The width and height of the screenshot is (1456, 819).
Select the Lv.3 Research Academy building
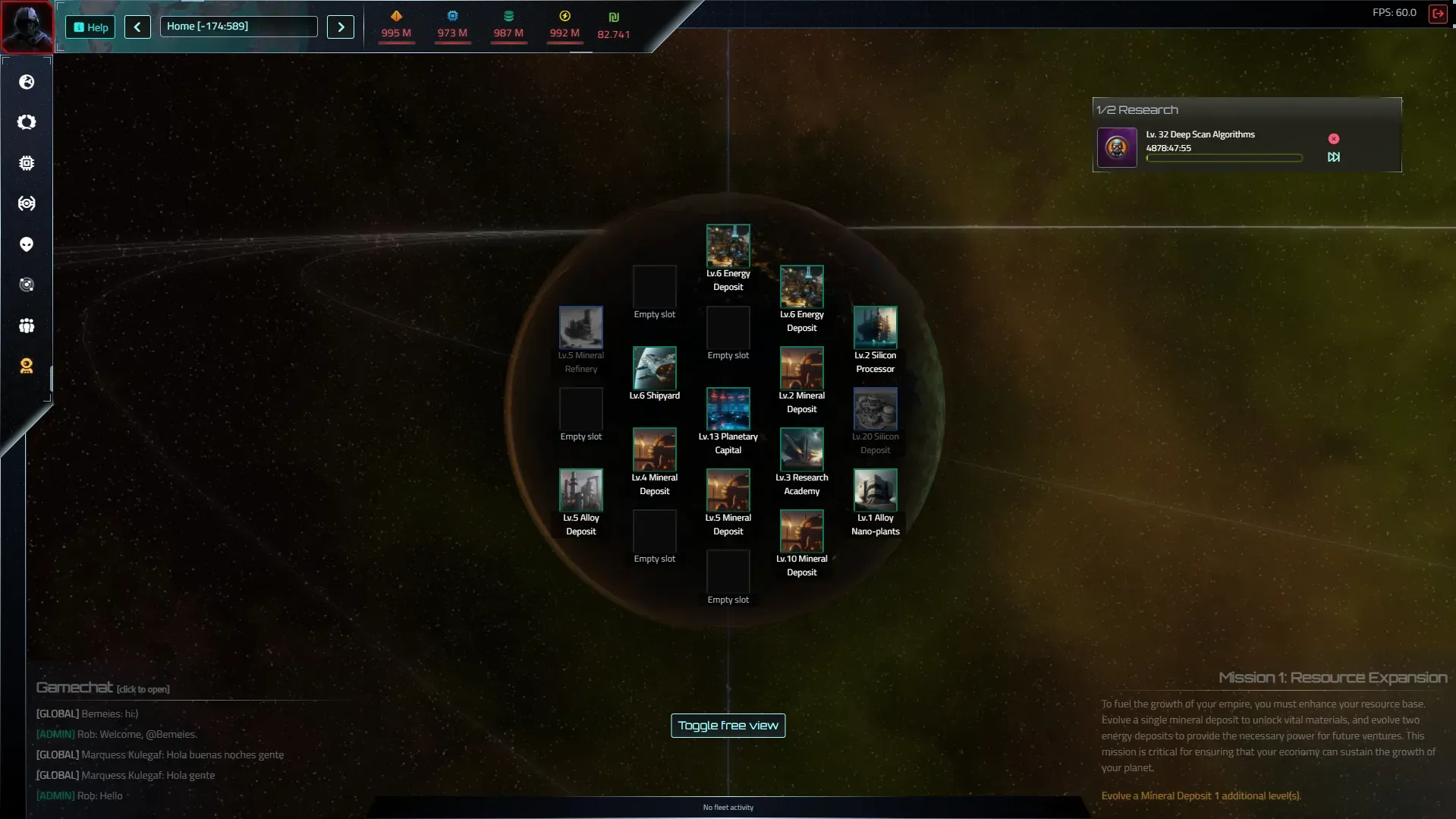point(802,450)
